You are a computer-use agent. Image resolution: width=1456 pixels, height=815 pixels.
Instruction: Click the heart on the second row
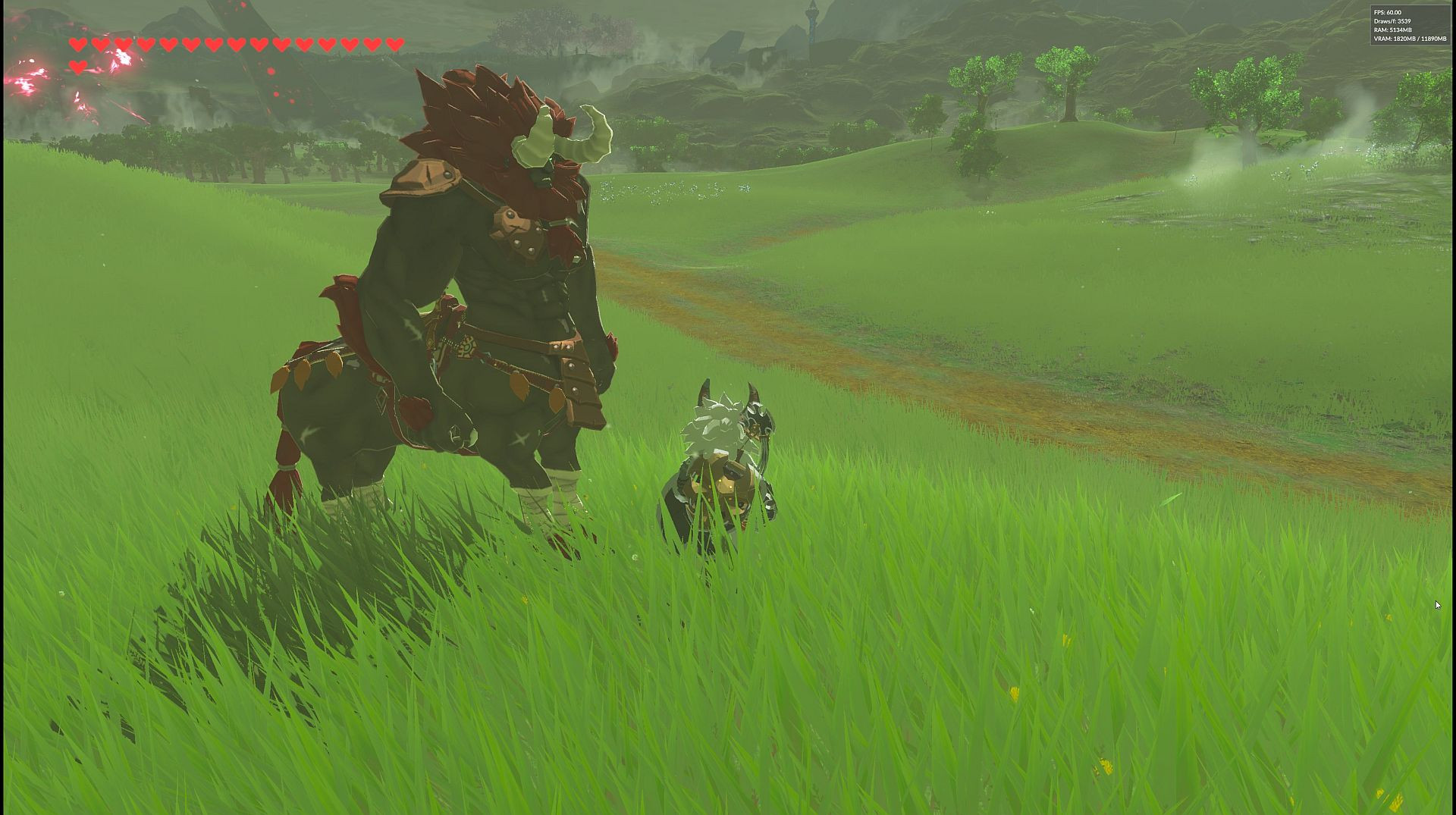(x=78, y=65)
